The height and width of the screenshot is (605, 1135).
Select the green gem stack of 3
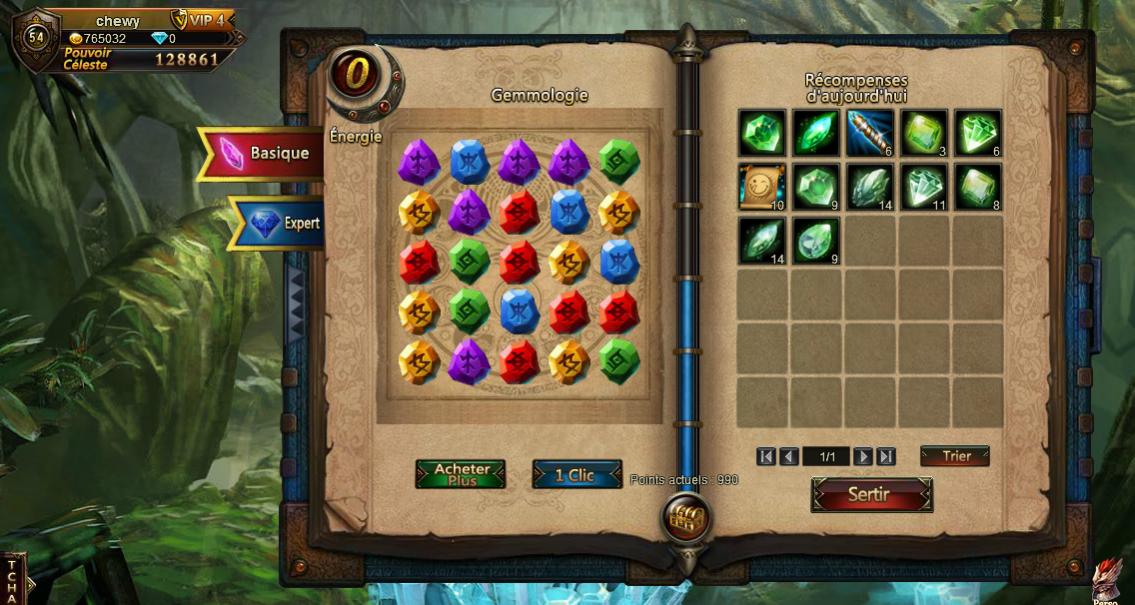pyautogui.click(x=924, y=133)
